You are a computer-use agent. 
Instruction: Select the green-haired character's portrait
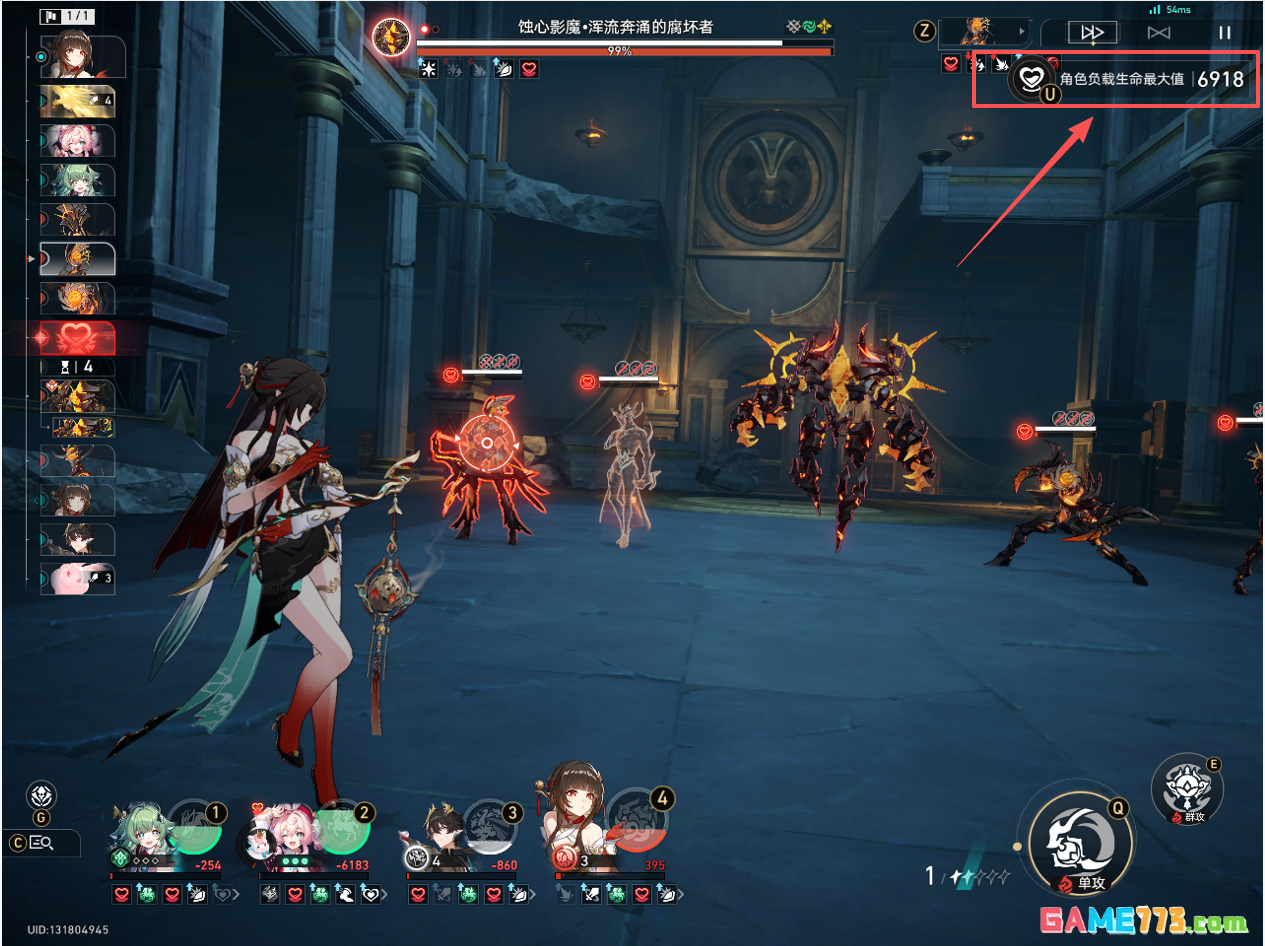[135, 835]
